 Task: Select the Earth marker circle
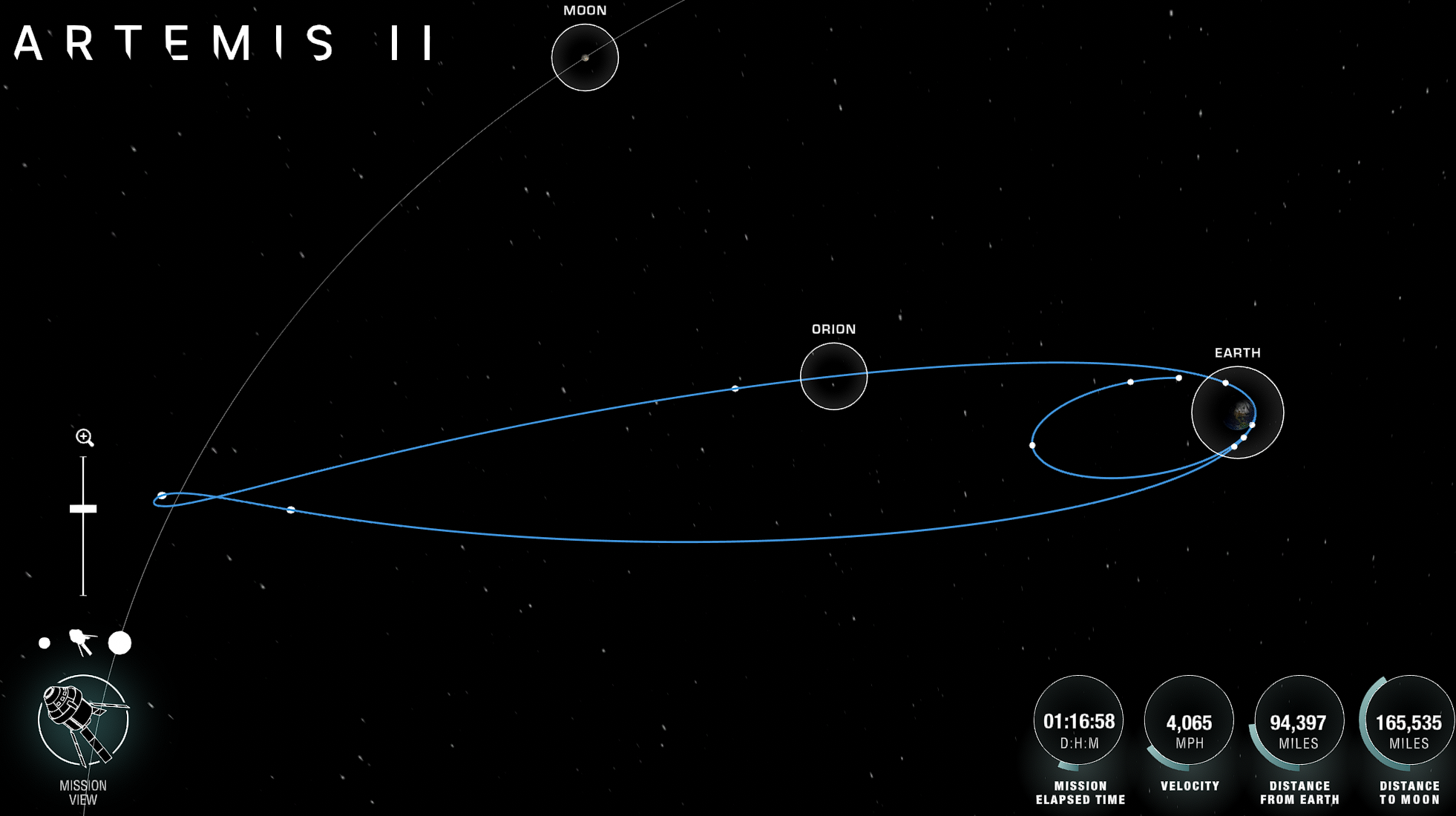1237,412
